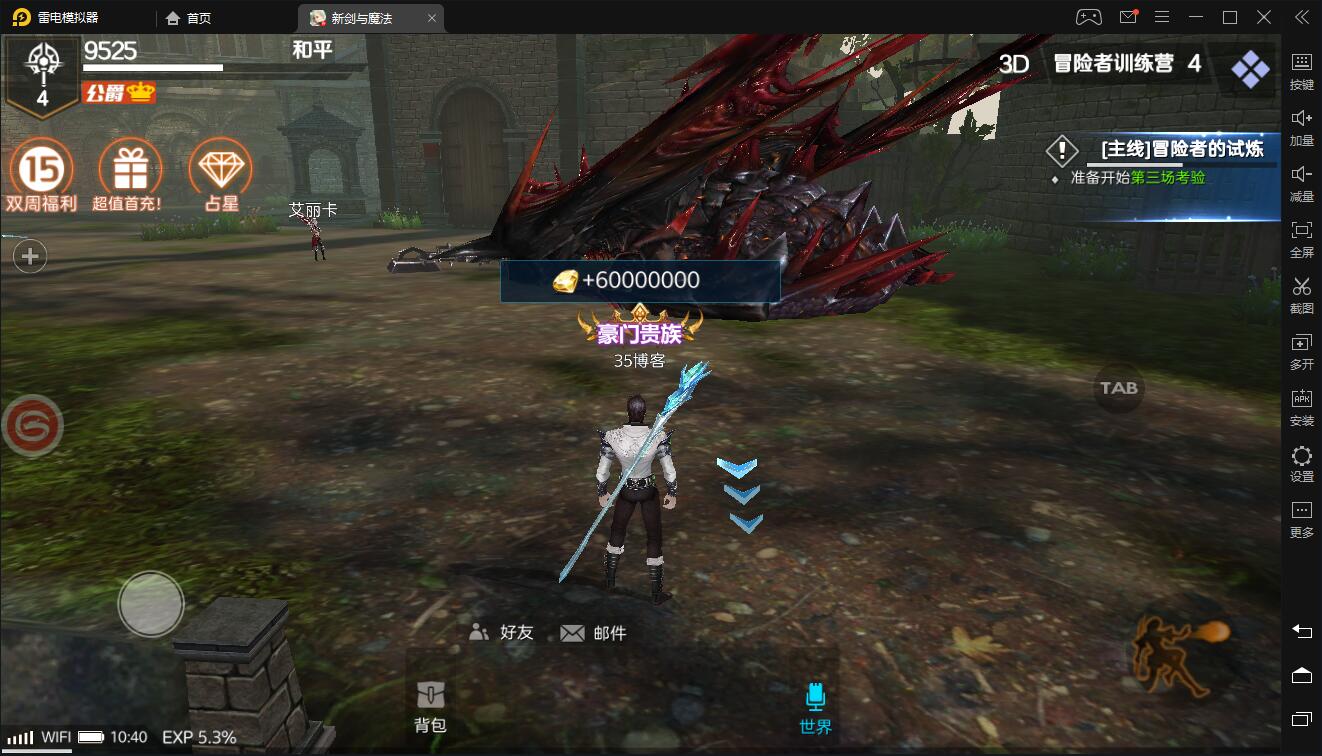Open the emulator 设置 settings
Image resolution: width=1322 pixels, height=756 pixels.
pyautogui.click(x=1301, y=464)
